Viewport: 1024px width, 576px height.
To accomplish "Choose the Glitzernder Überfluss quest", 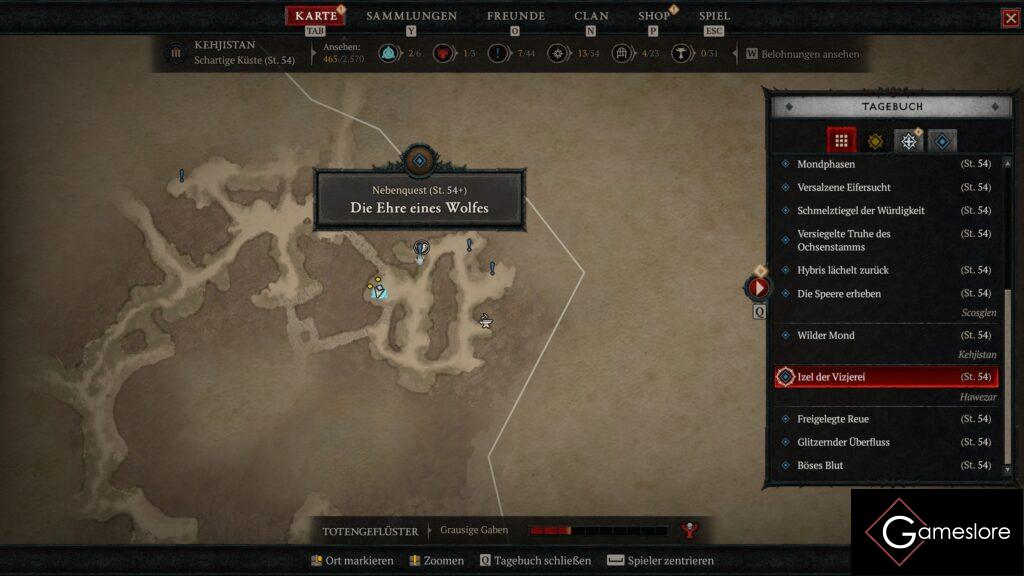I will pyautogui.click(x=843, y=442).
